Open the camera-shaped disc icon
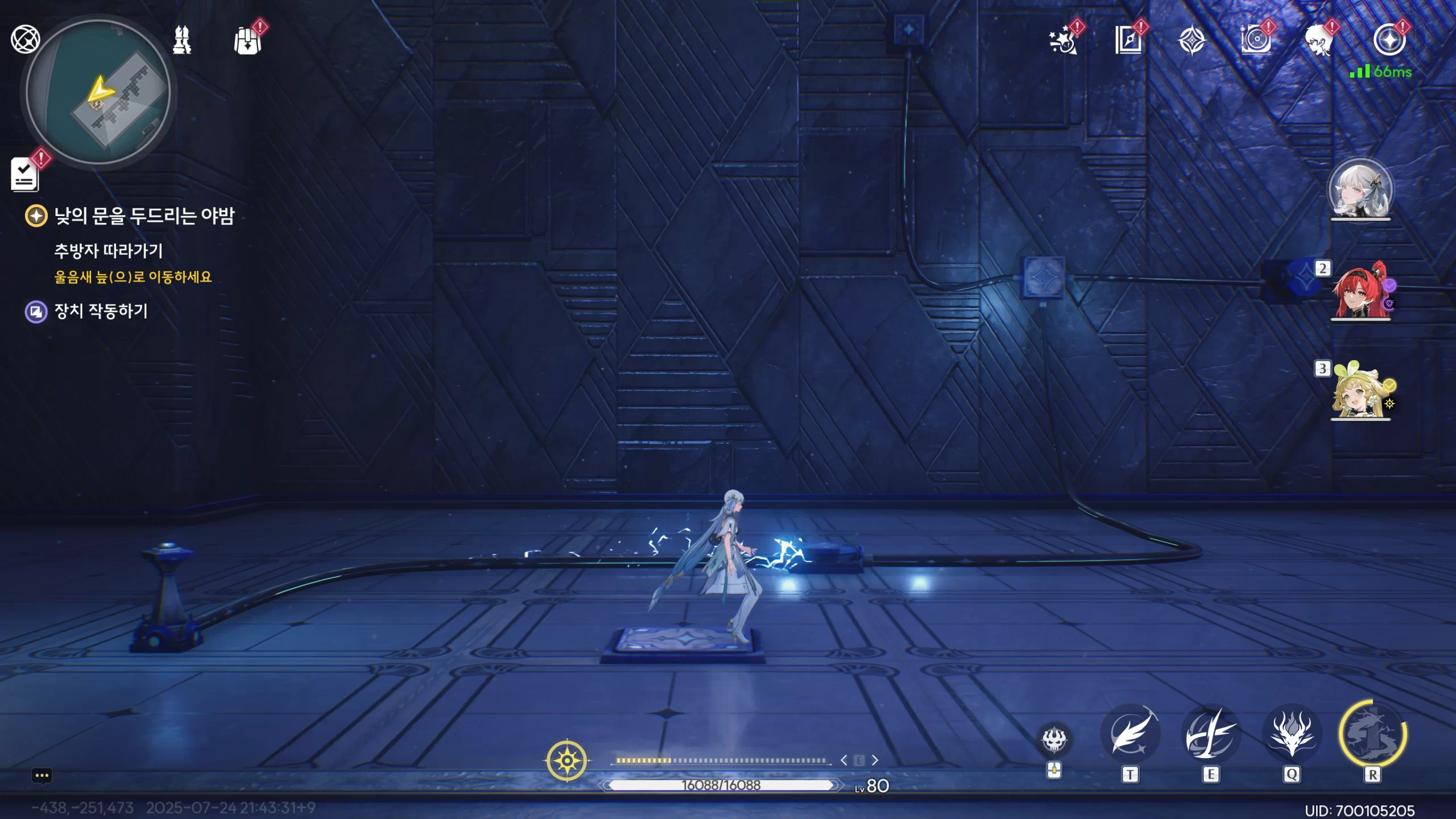Screen dimensions: 1456x819 1256,40
